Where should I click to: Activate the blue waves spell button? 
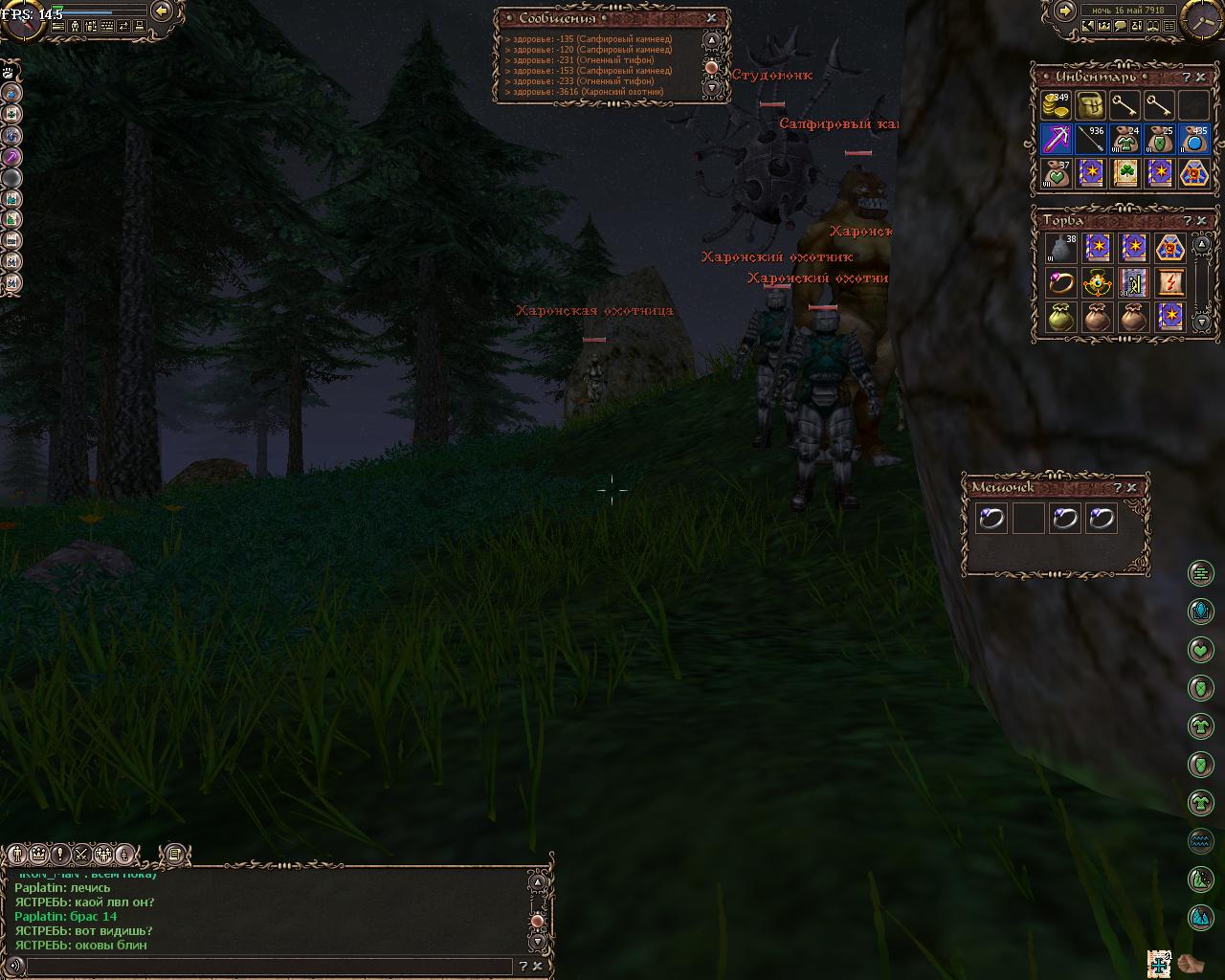1201,841
